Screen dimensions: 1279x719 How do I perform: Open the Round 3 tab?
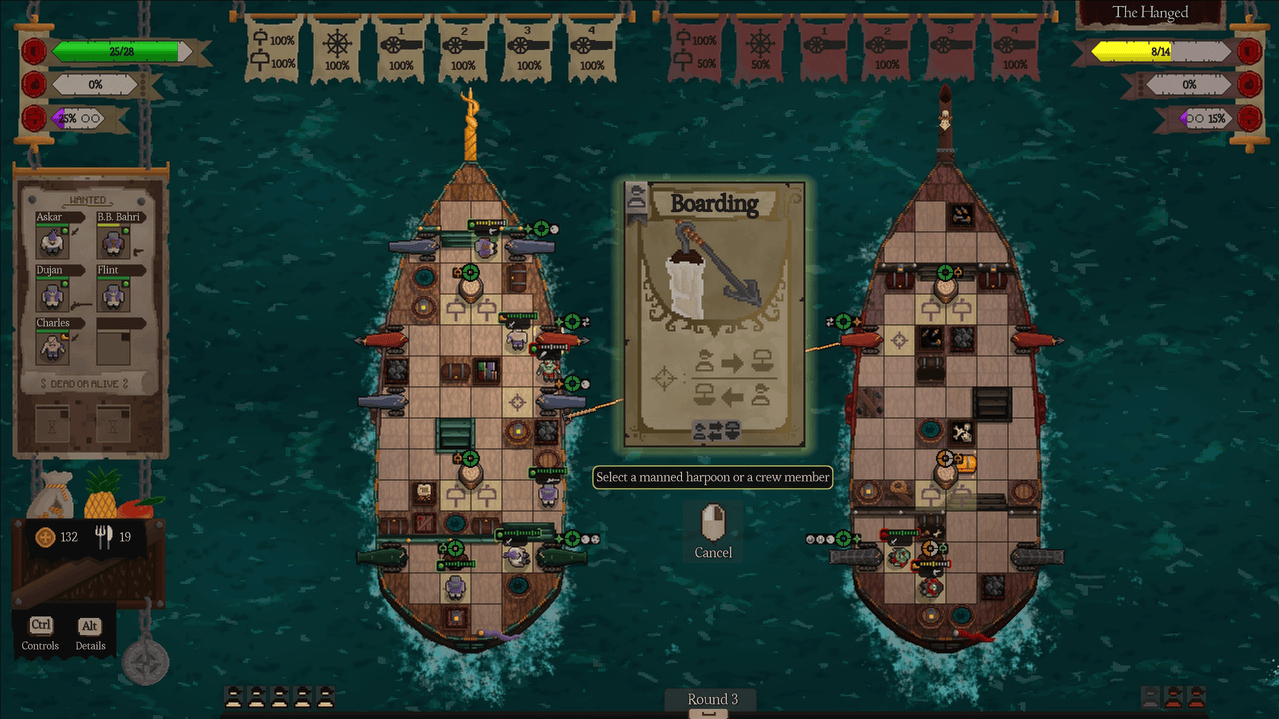click(x=712, y=700)
